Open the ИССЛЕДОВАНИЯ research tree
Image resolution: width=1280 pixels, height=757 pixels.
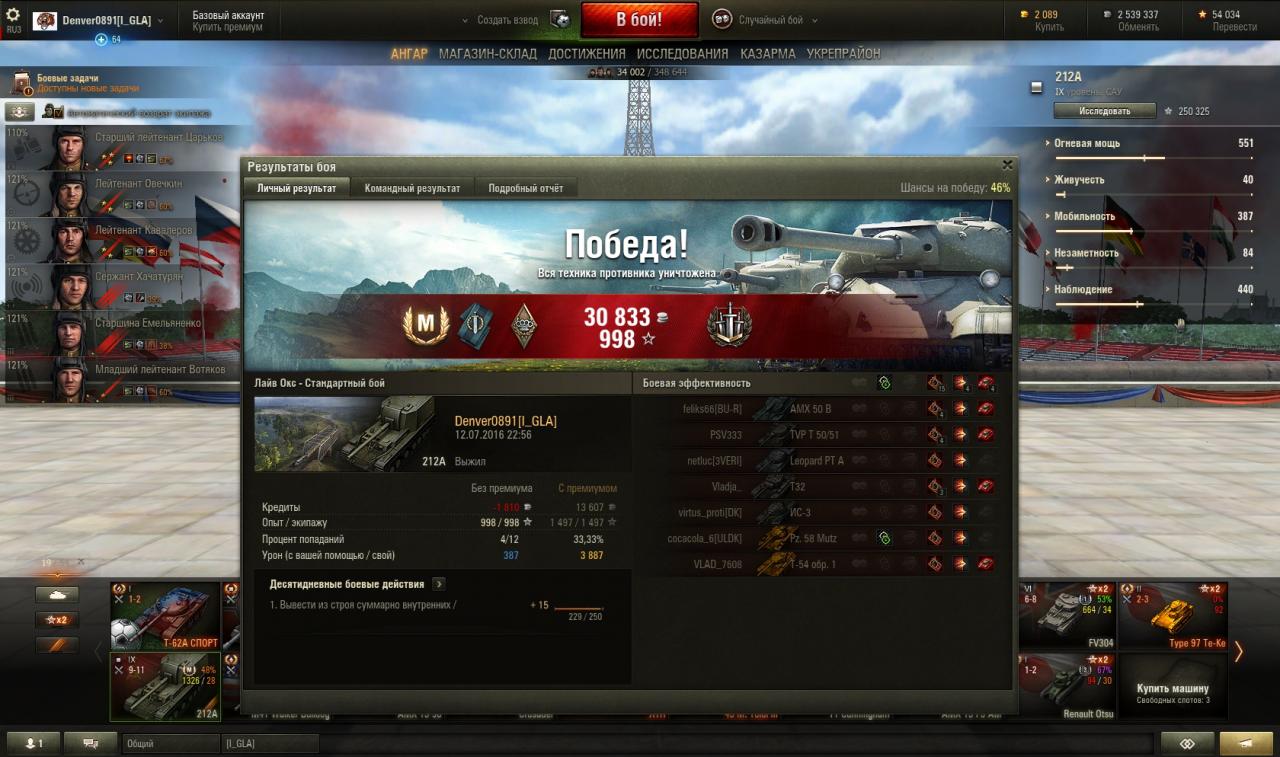tap(682, 54)
